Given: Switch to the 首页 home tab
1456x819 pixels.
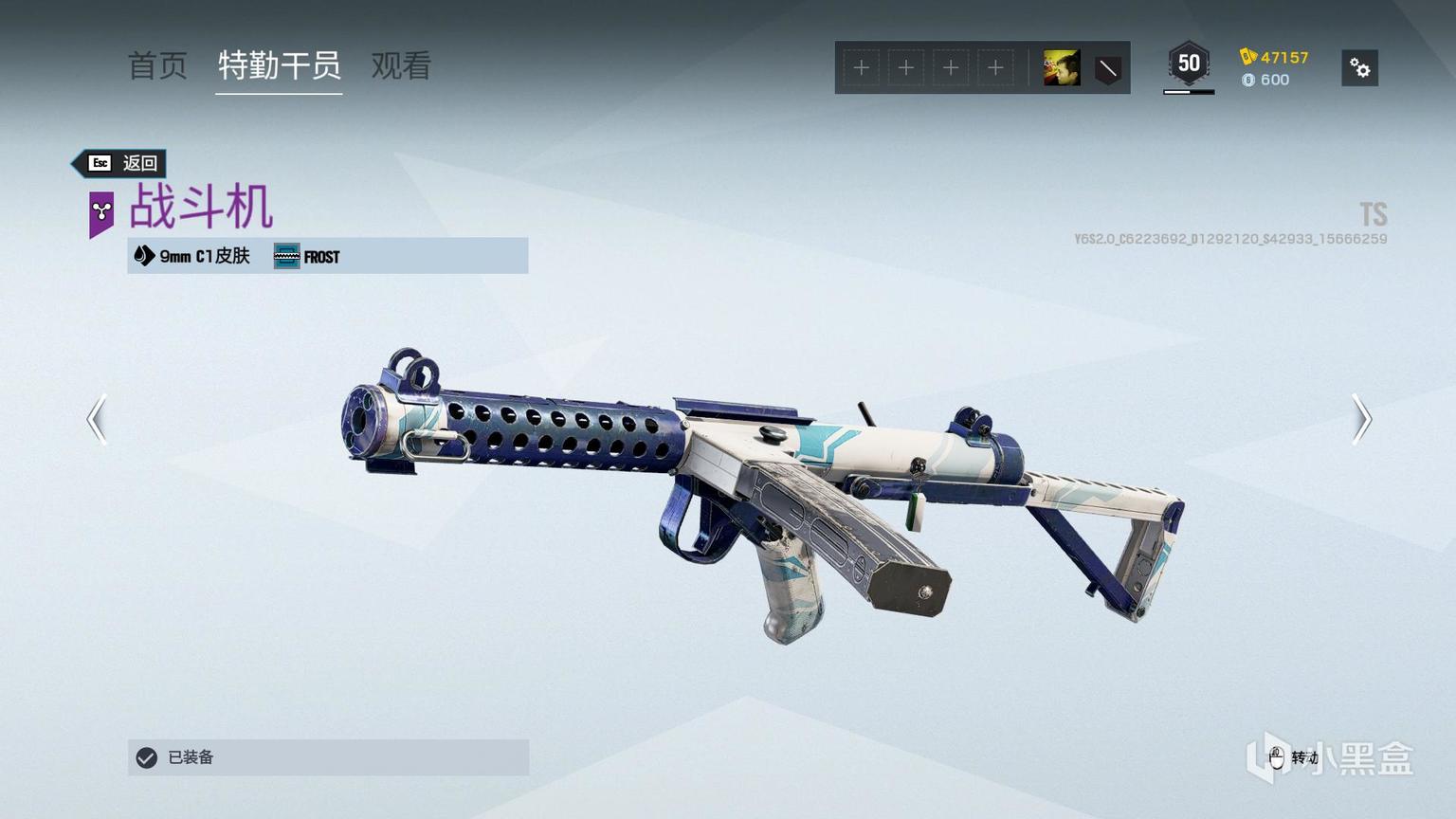Looking at the screenshot, I should [157, 66].
